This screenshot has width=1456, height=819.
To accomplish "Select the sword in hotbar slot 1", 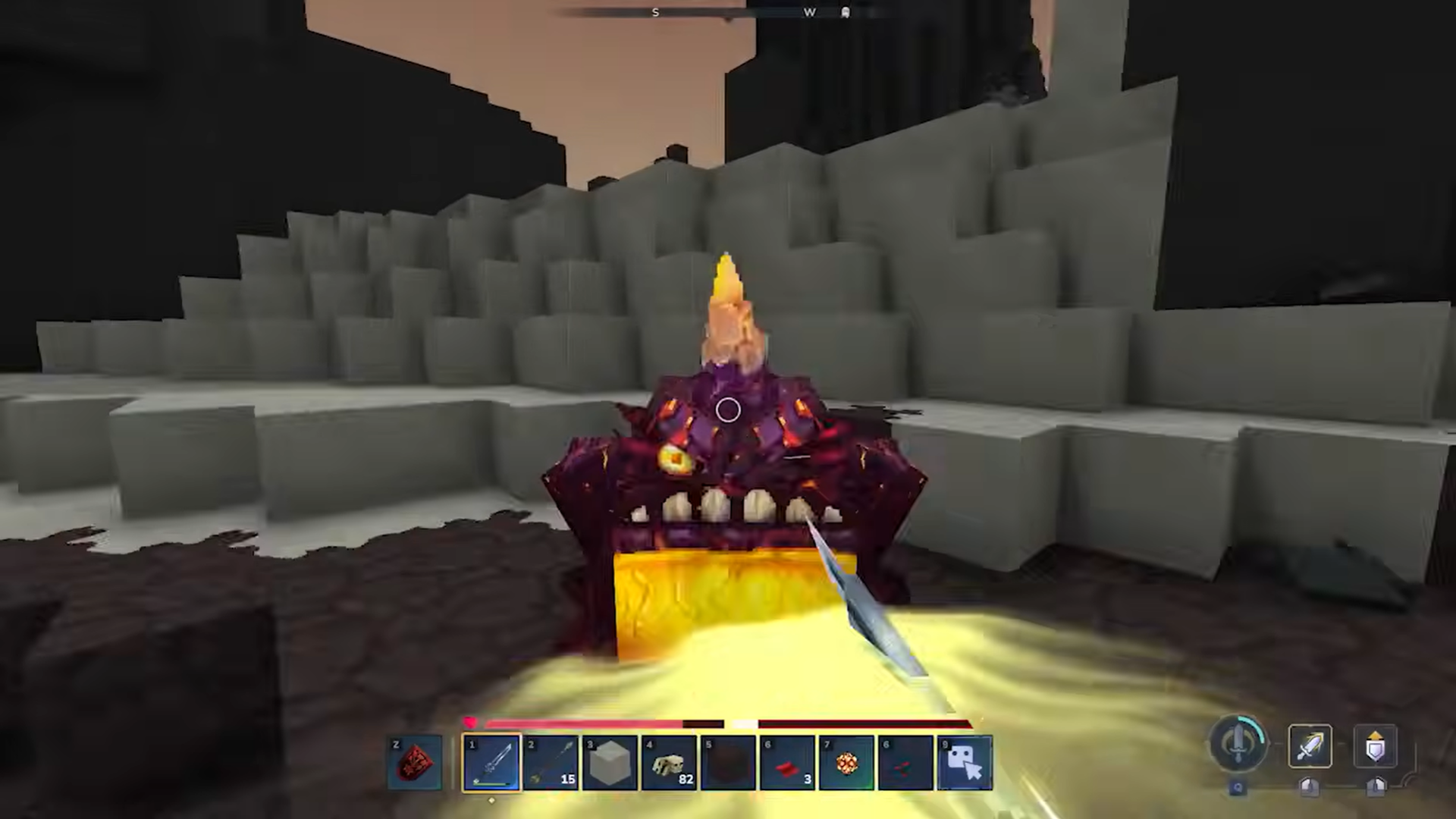I will tap(491, 761).
